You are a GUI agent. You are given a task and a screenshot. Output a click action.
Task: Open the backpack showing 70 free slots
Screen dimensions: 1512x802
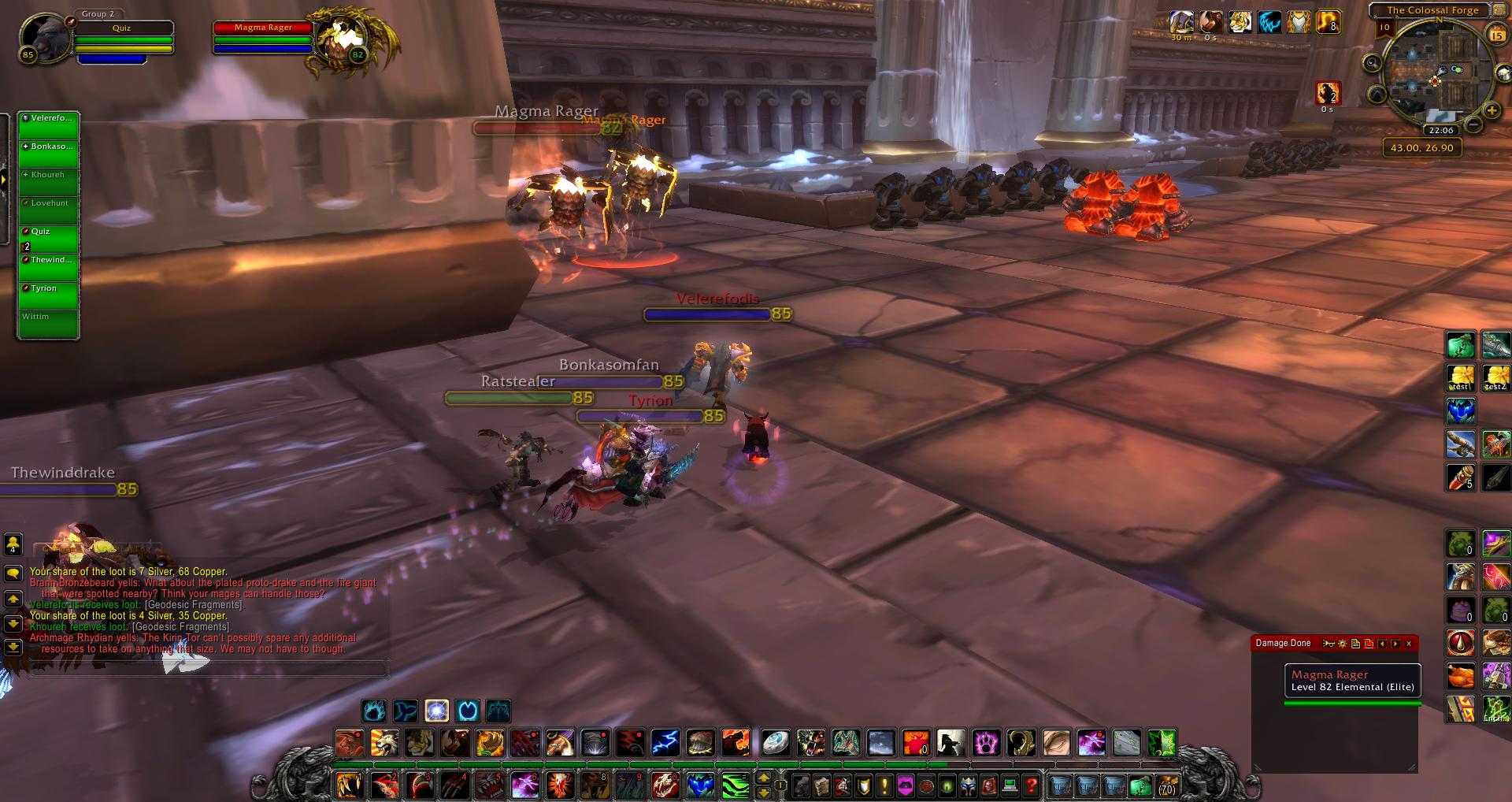click(x=1165, y=785)
